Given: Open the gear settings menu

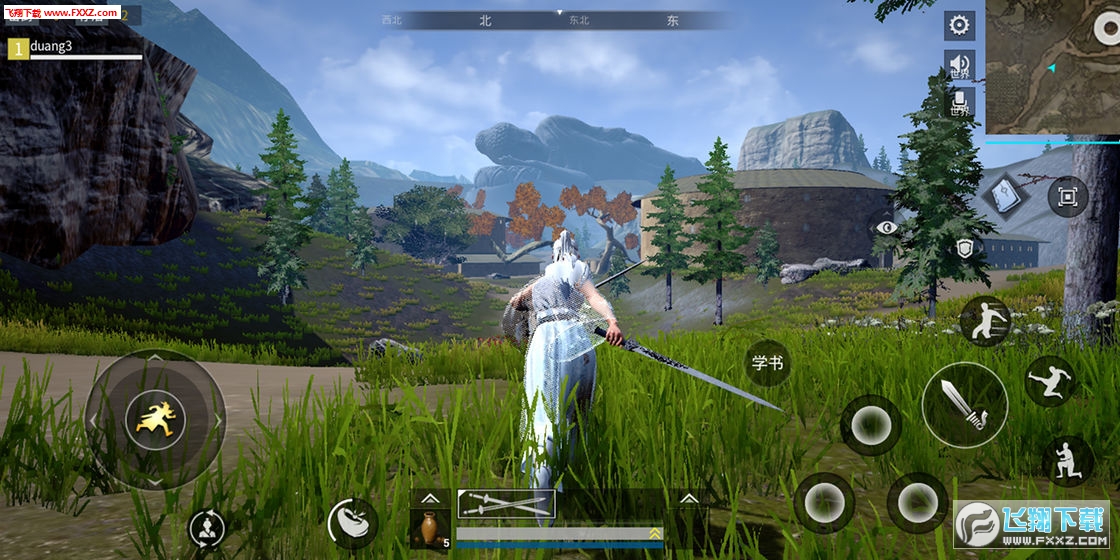Looking at the screenshot, I should point(960,25).
